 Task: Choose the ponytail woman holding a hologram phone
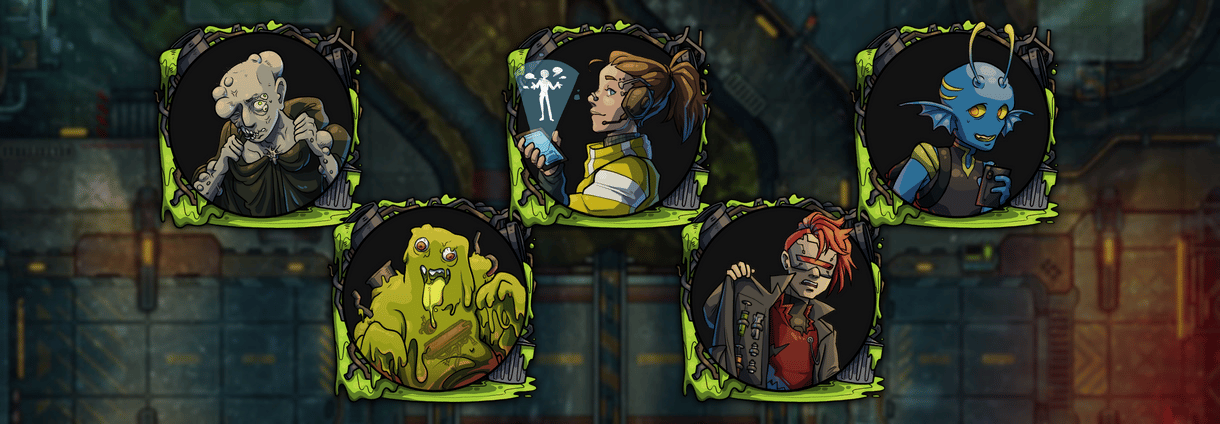click(x=609, y=124)
